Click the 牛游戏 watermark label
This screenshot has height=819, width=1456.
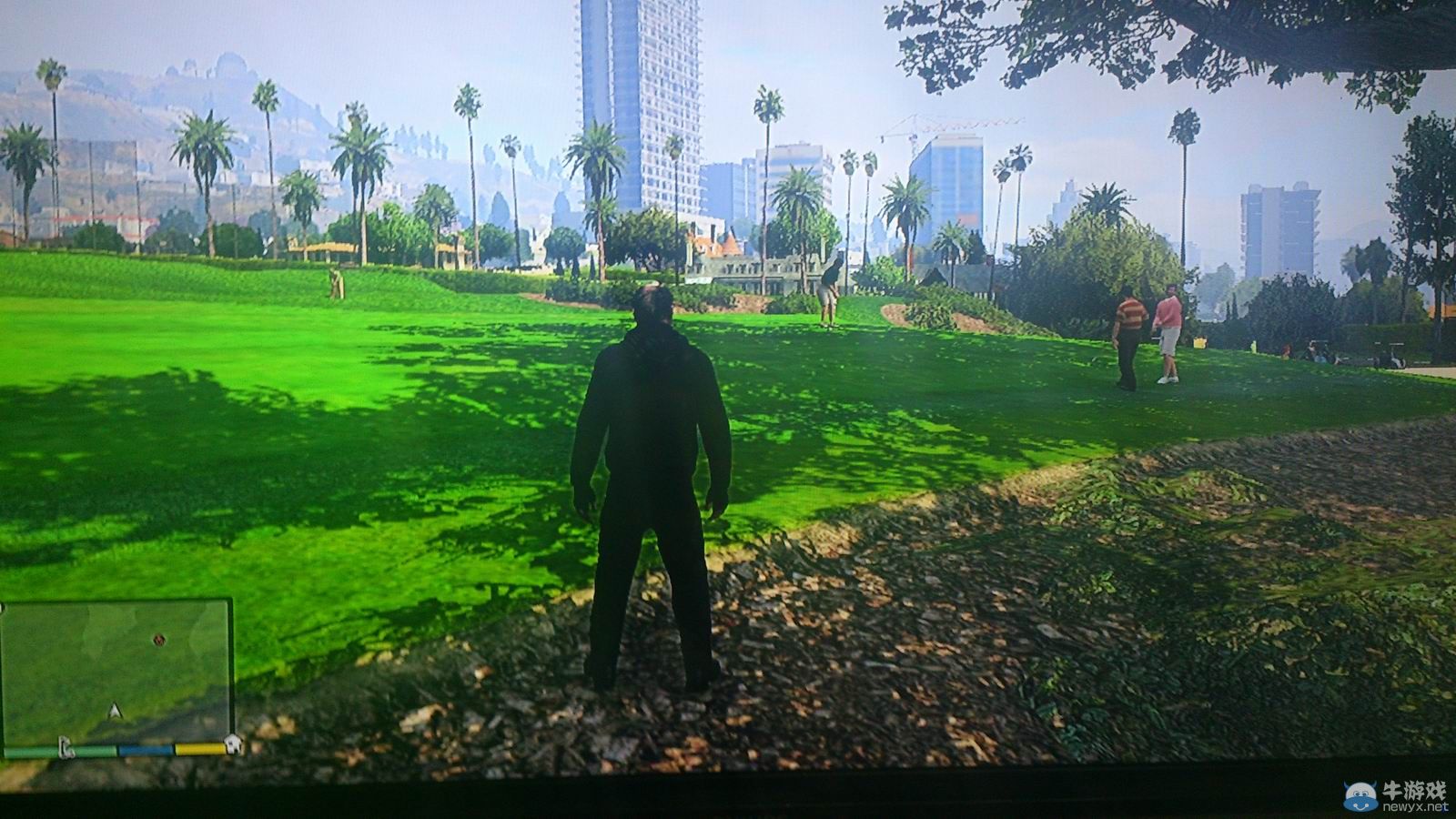click(x=1413, y=790)
